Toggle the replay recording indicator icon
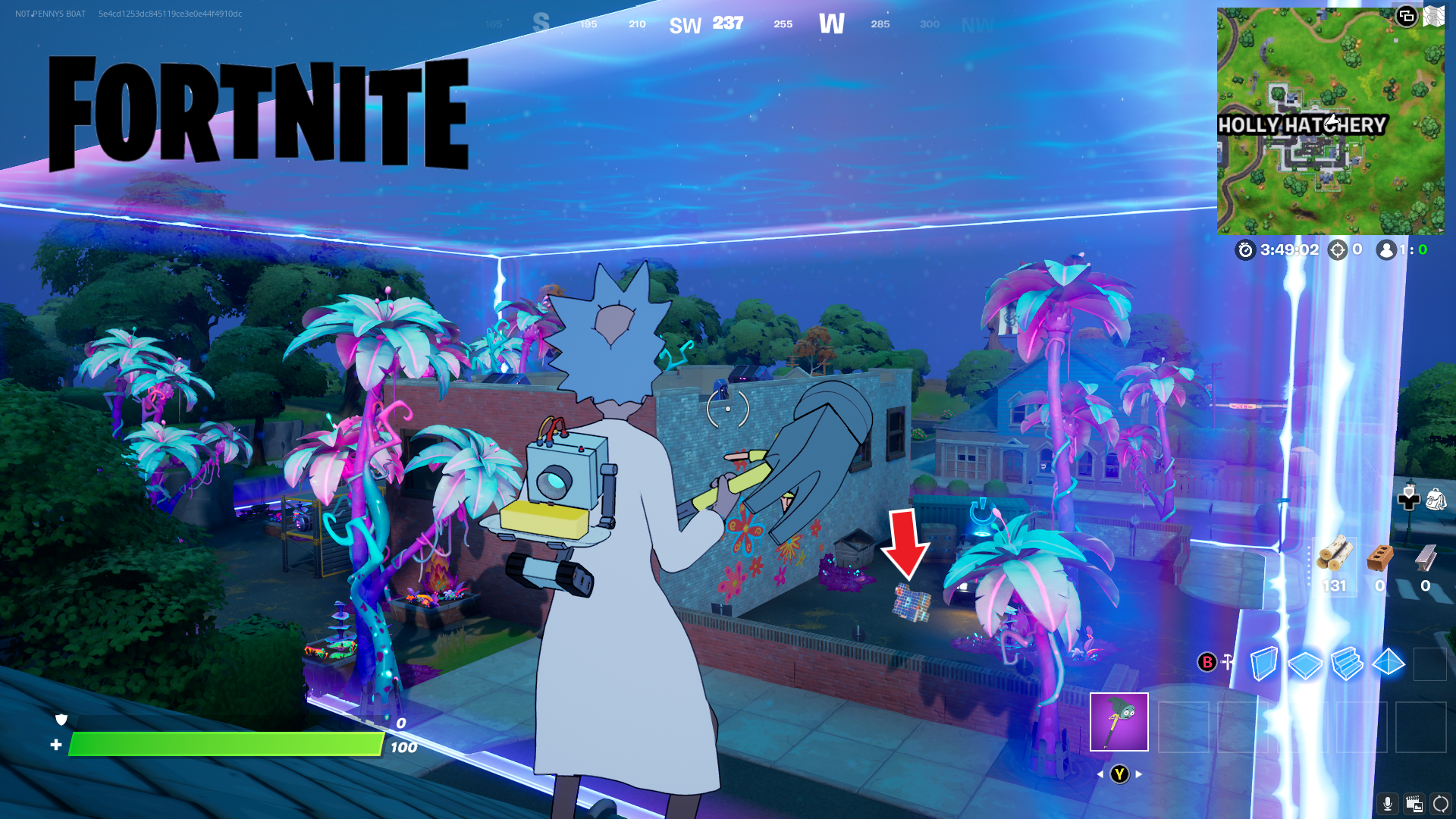The width and height of the screenshot is (1456, 819). (x=1414, y=802)
